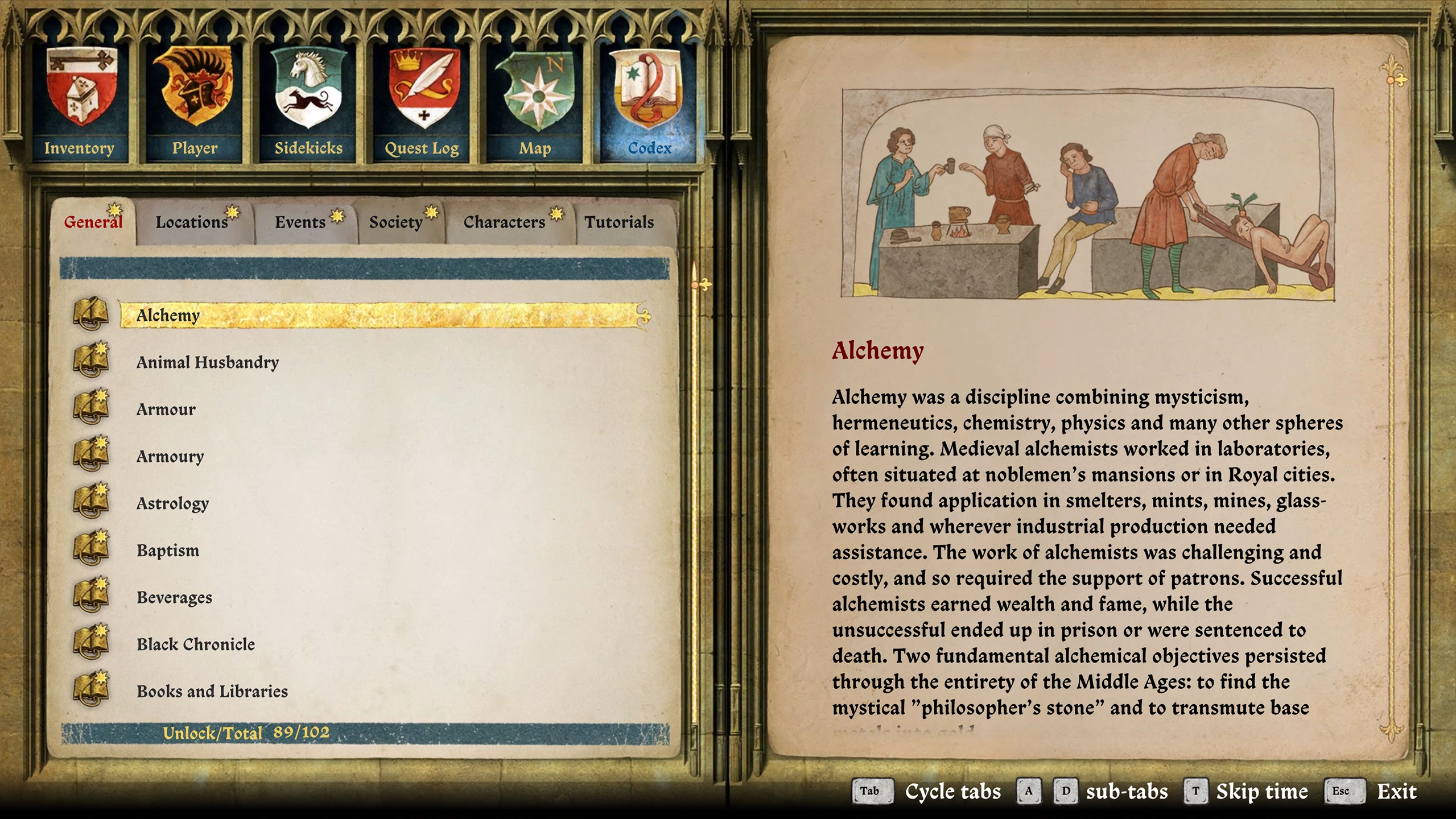Viewport: 1456px width, 819px height.
Task: Open the Black Chronicle entry
Action: 196,644
